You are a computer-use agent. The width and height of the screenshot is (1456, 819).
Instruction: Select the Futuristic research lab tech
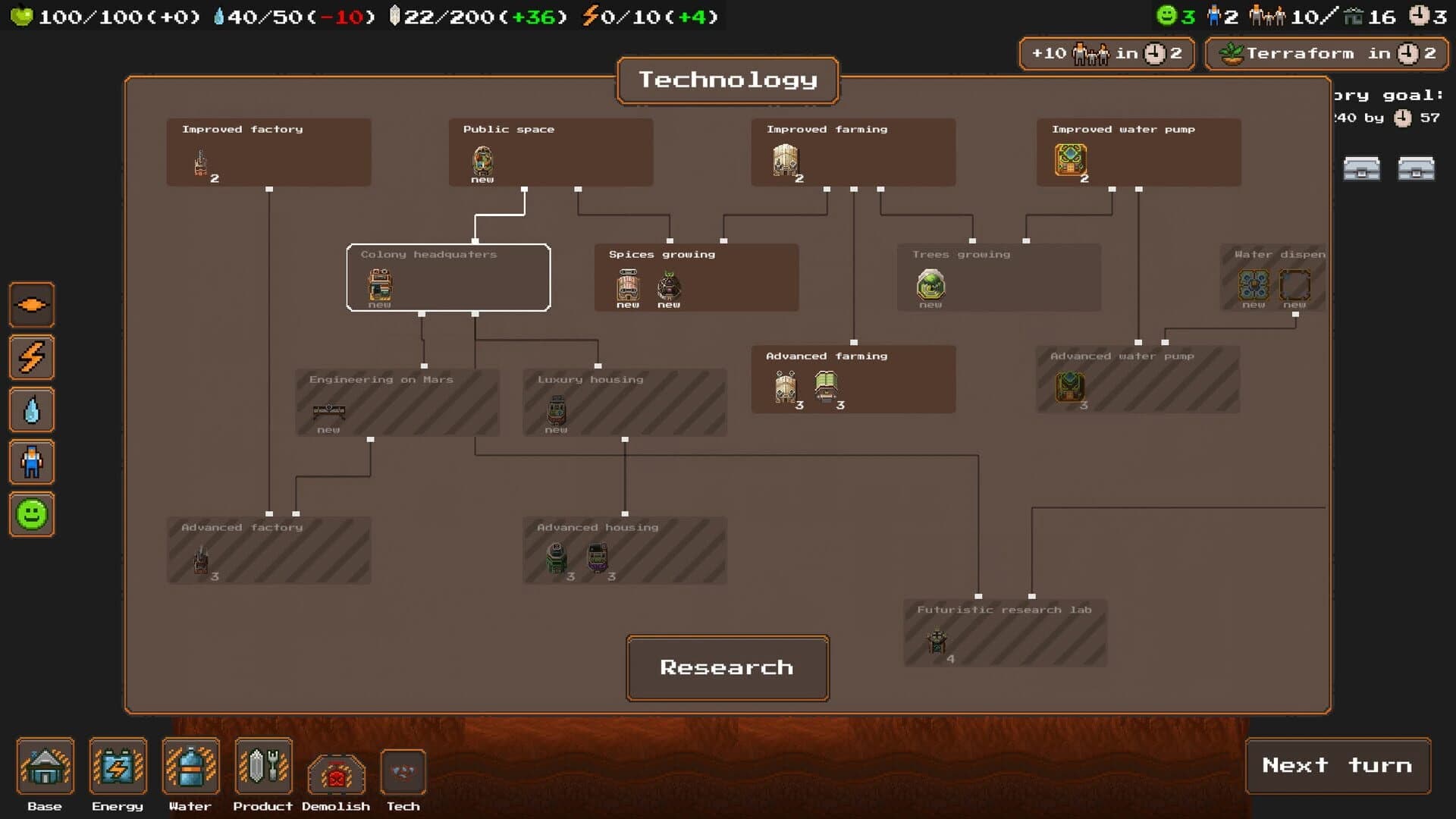1005,633
